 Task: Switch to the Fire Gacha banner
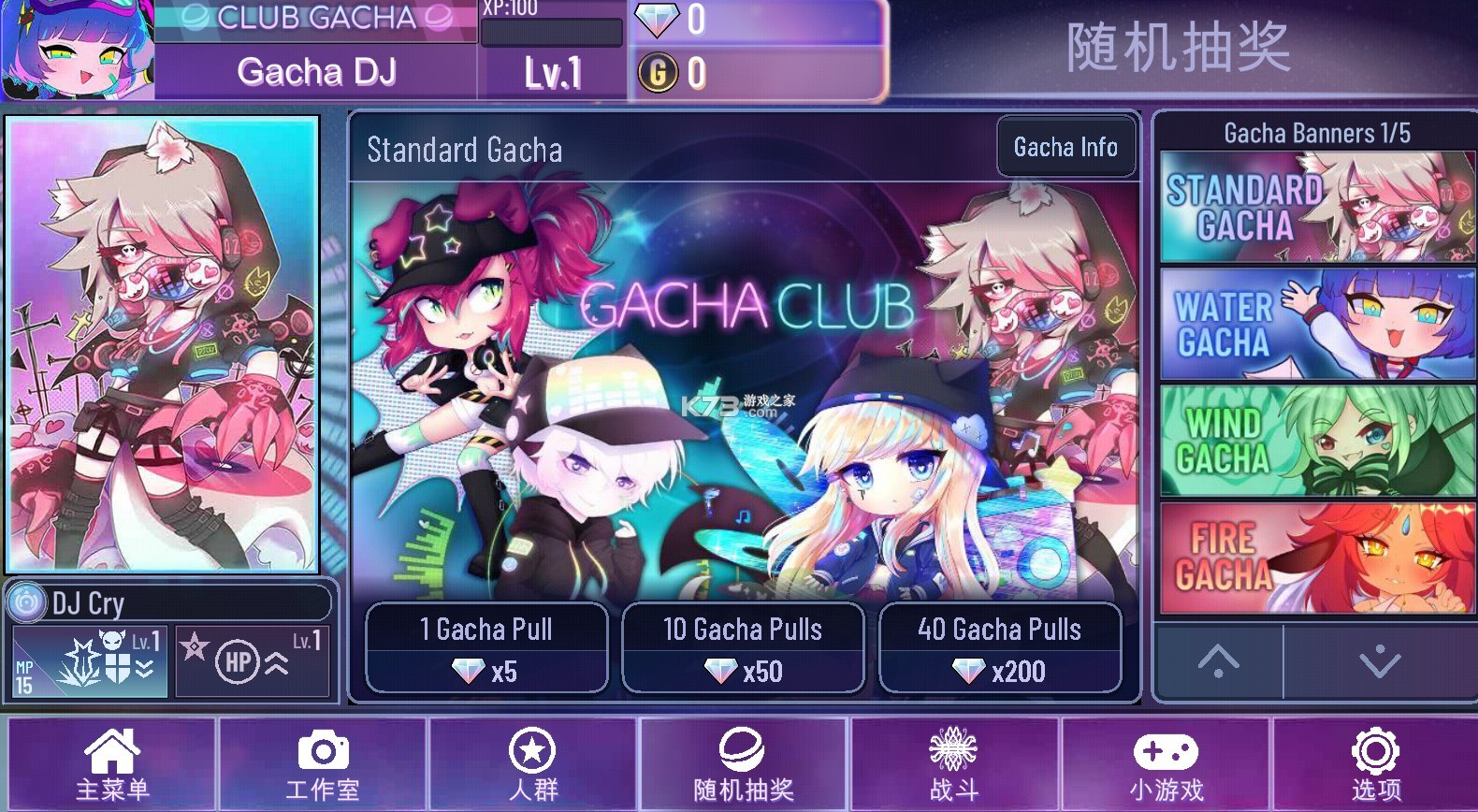click(x=1316, y=556)
